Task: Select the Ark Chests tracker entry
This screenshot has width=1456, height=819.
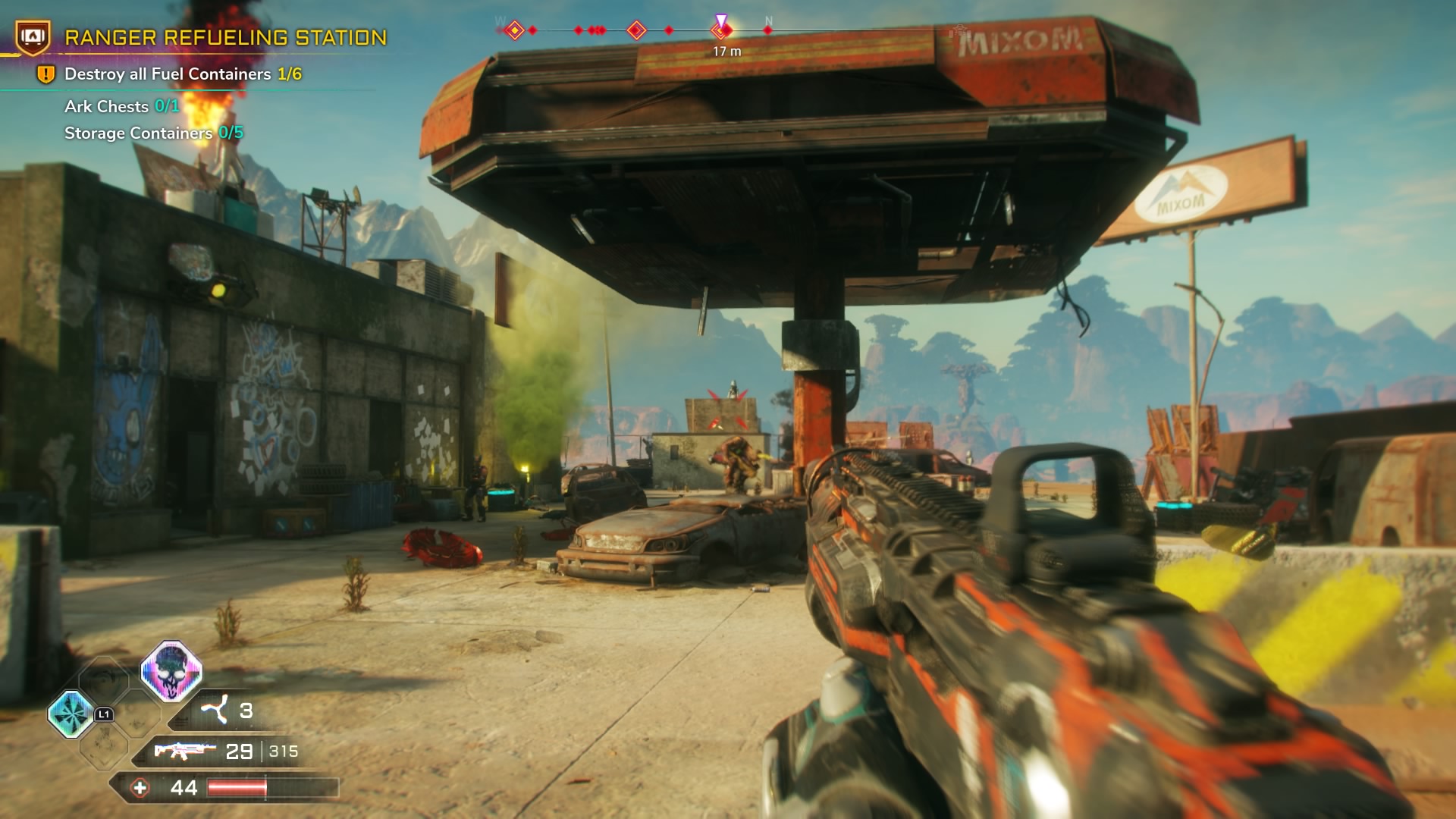Action: [121, 106]
